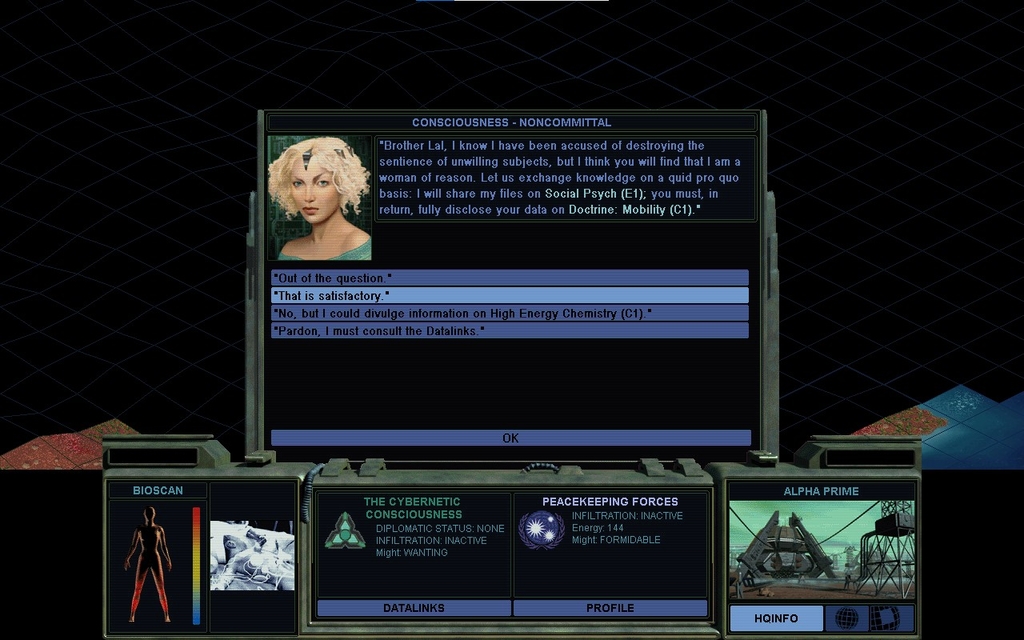
Task: Open the faction Profile
Action: coord(610,608)
